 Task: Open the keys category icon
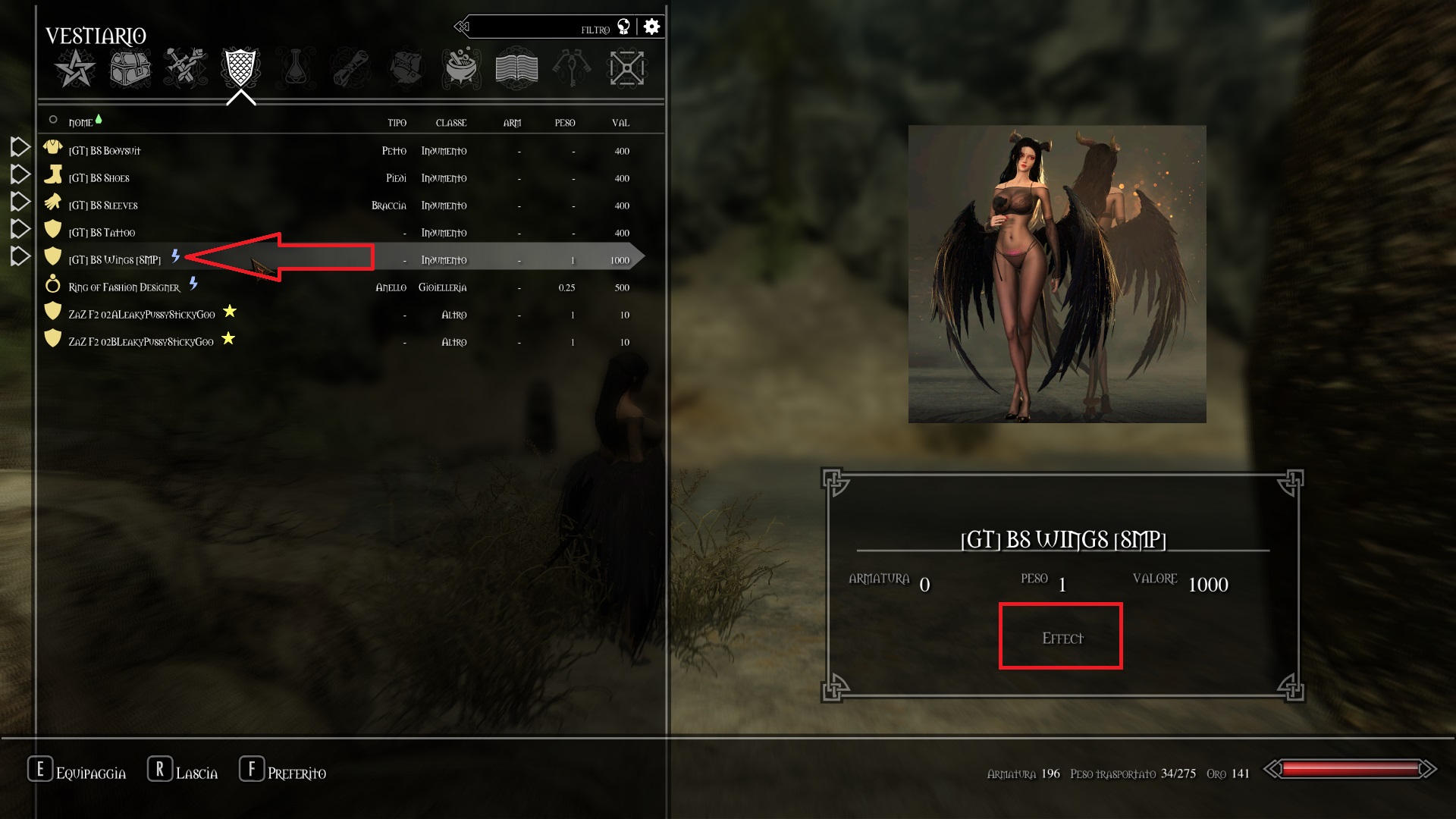coord(572,68)
